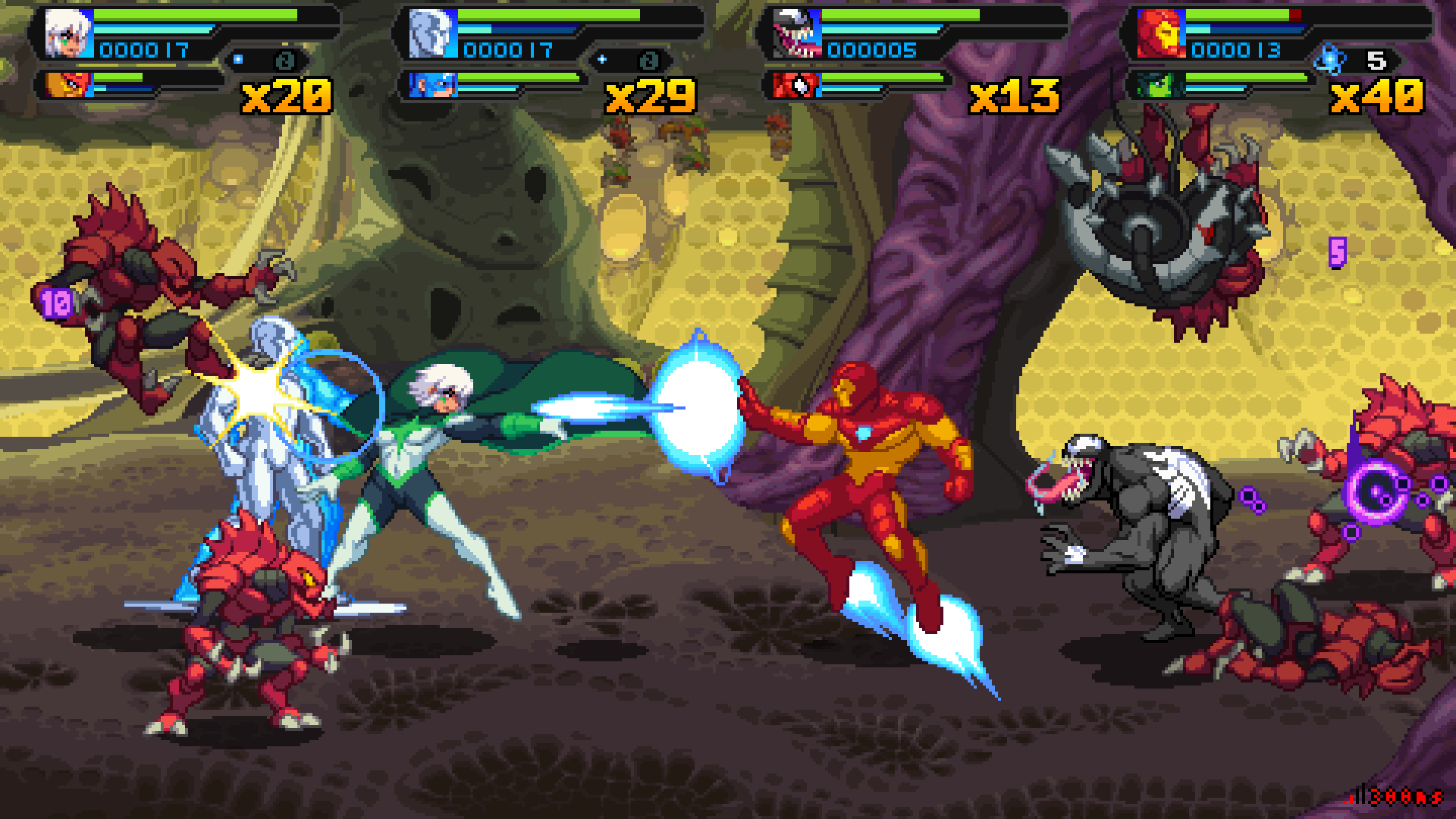1456x819 pixels.
Task: Select the white-haired heroine's portrait icon
Action: [68, 30]
